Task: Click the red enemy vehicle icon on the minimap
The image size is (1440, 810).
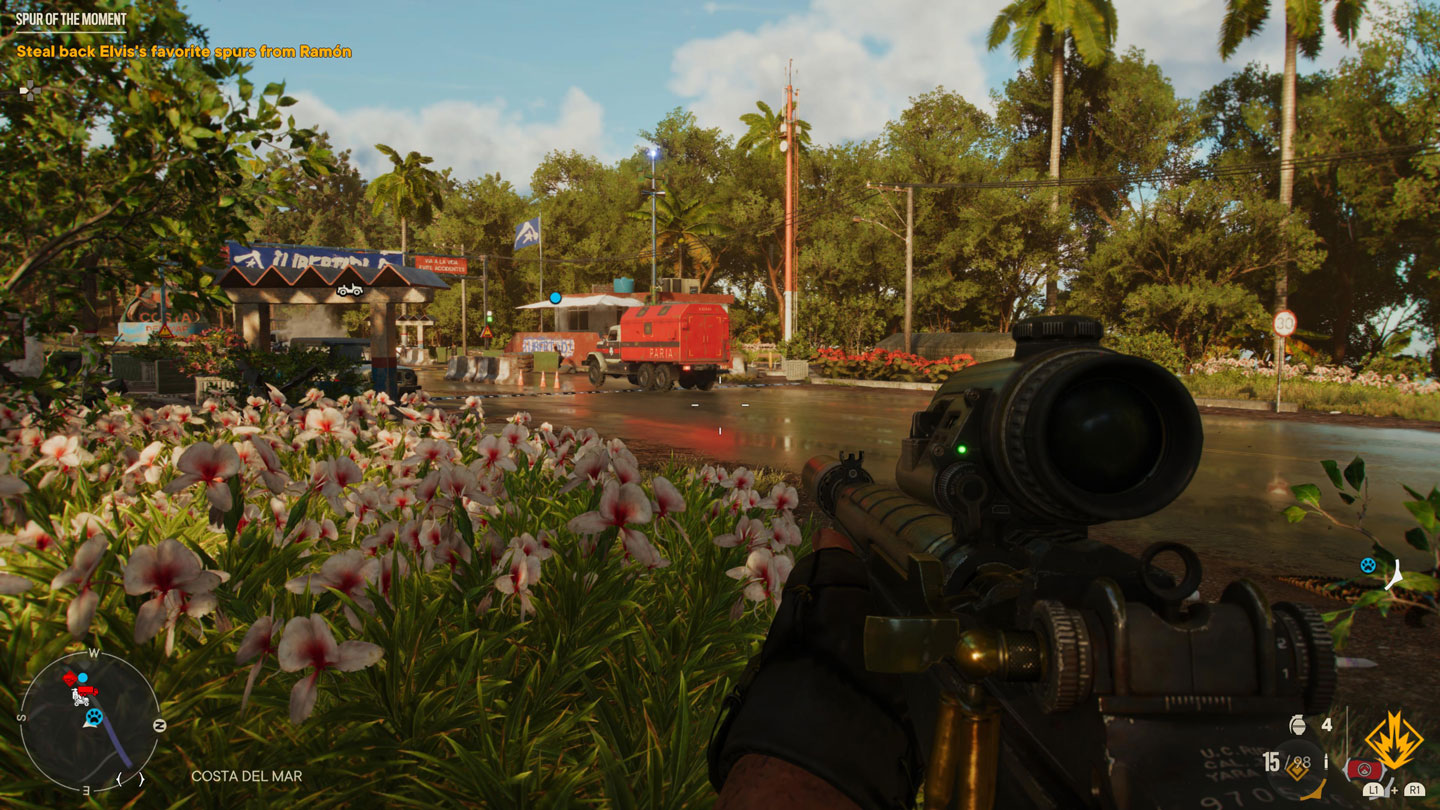Action: pyautogui.click(x=87, y=691)
